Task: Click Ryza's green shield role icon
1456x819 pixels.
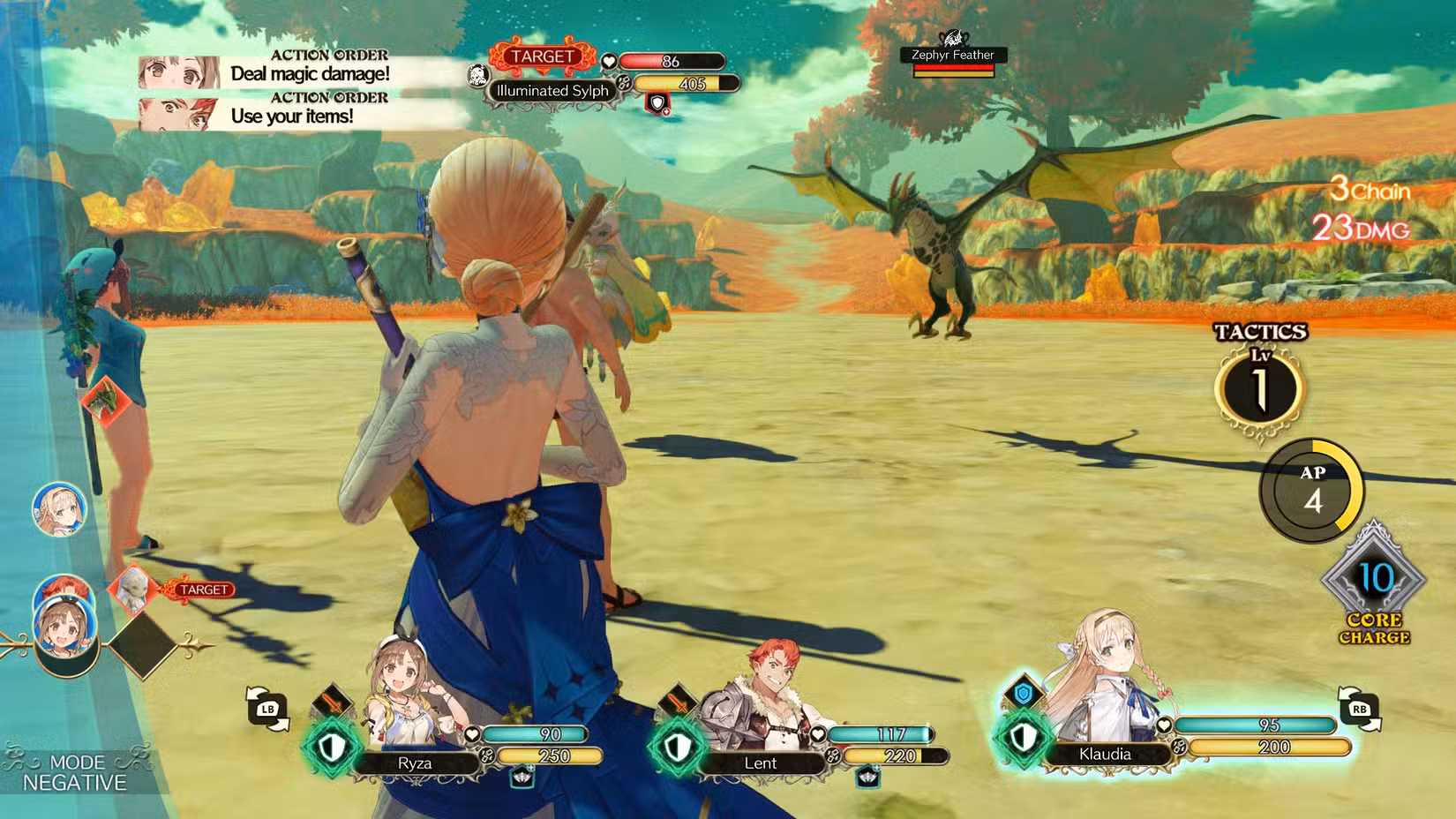Action: click(x=332, y=748)
